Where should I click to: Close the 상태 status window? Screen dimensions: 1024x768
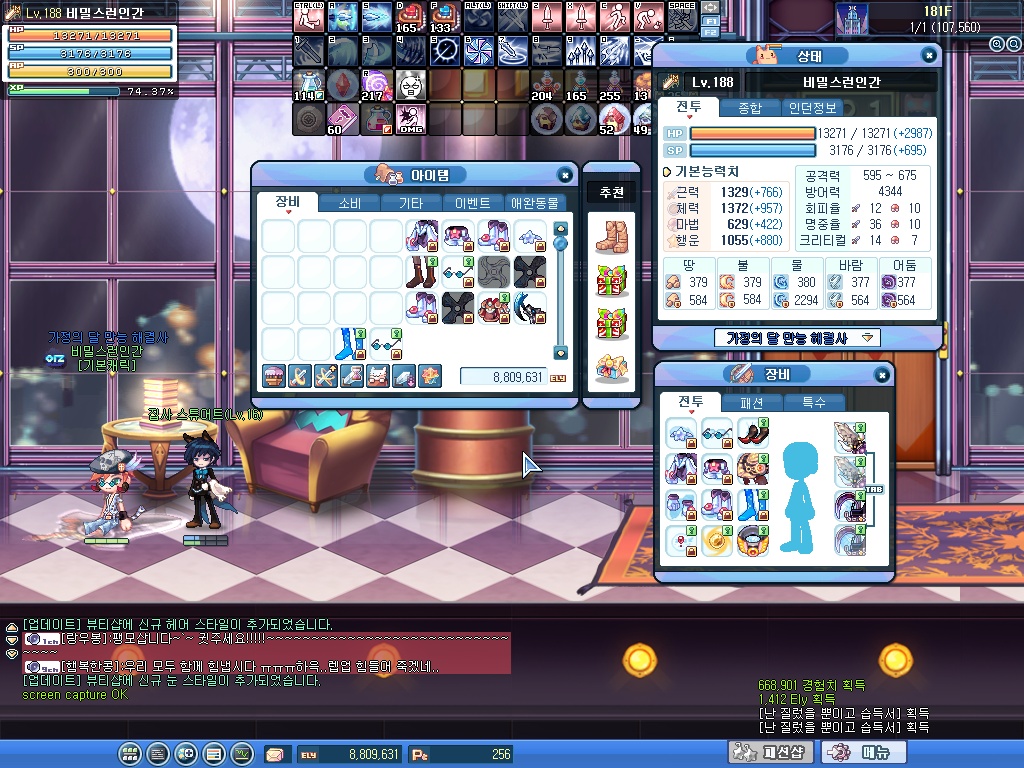[x=929, y=56]
